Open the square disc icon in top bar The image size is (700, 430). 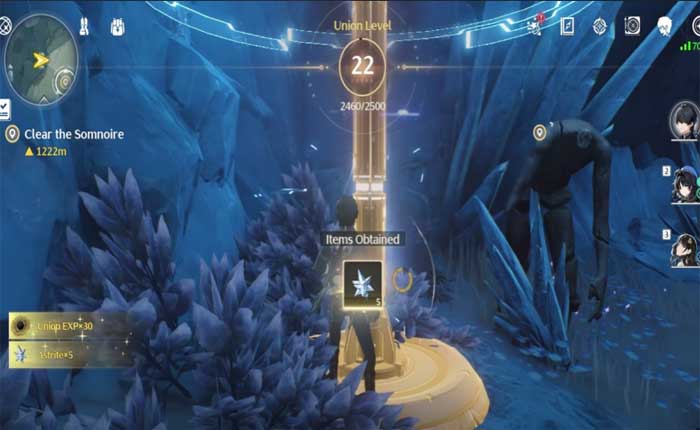pyautogui.click(x=632, y=26)
